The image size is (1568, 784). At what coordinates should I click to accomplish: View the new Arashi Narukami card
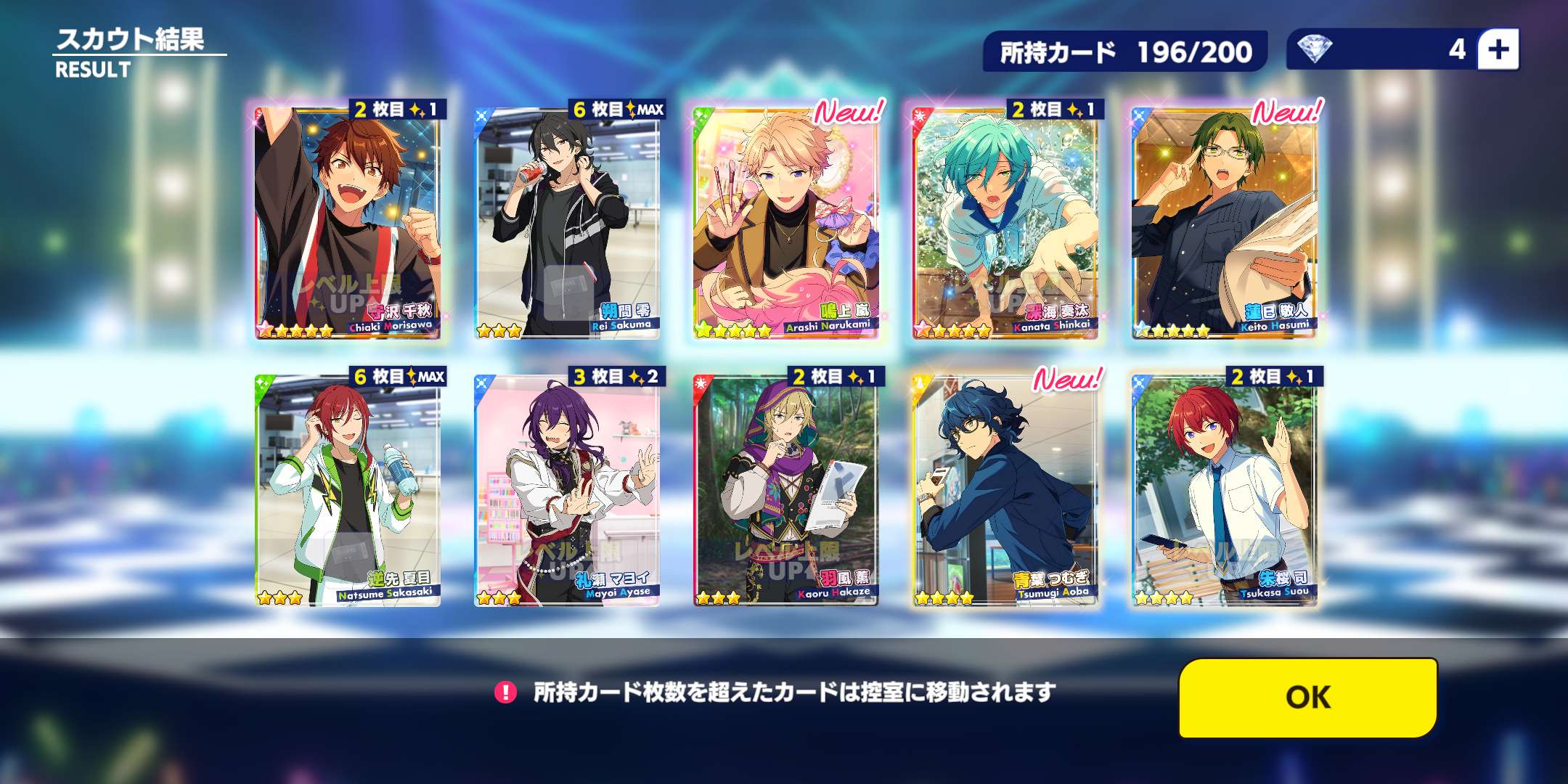786,221
